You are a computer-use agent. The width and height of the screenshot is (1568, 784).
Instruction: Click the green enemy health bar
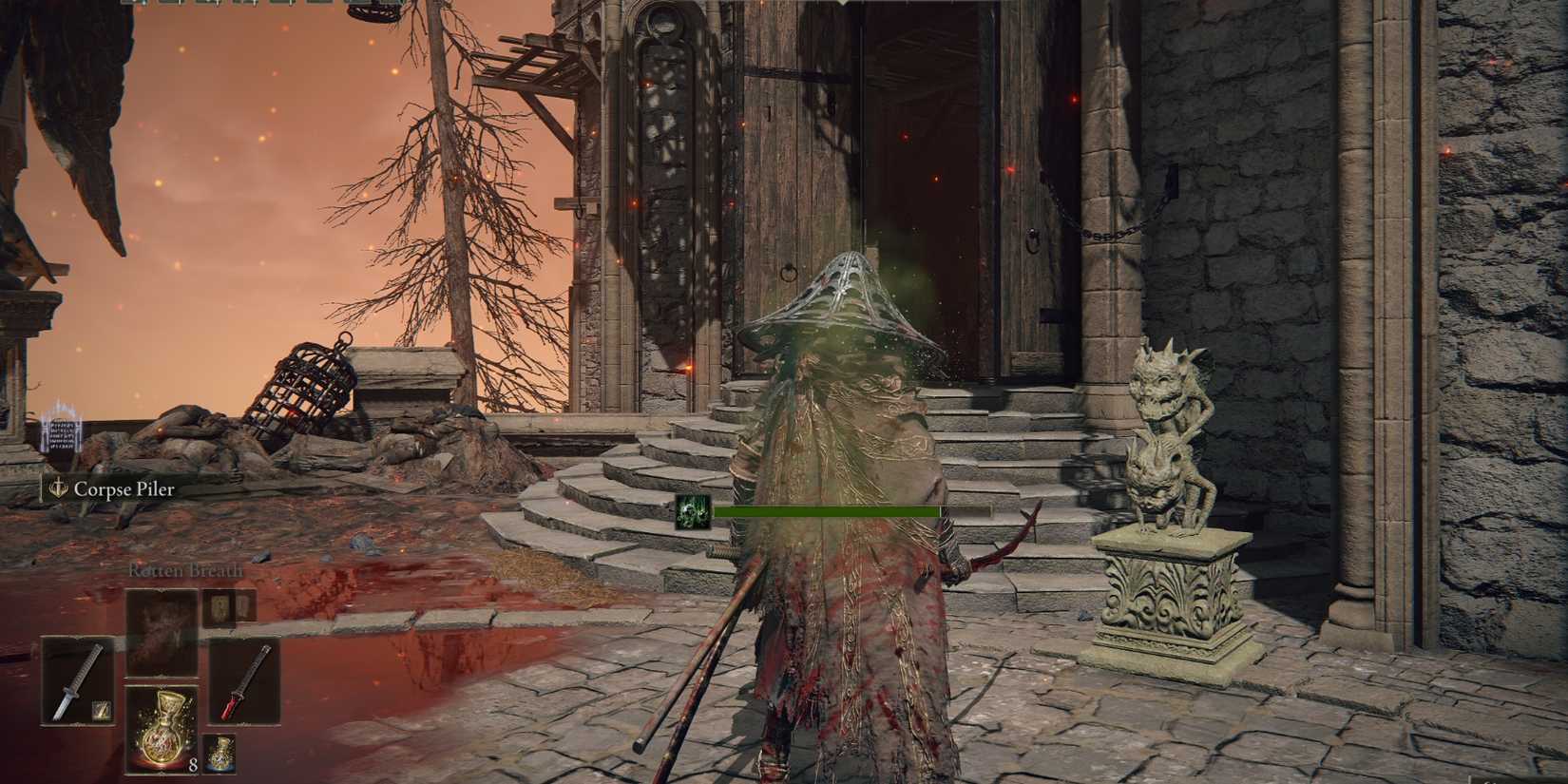coord(827,513)
